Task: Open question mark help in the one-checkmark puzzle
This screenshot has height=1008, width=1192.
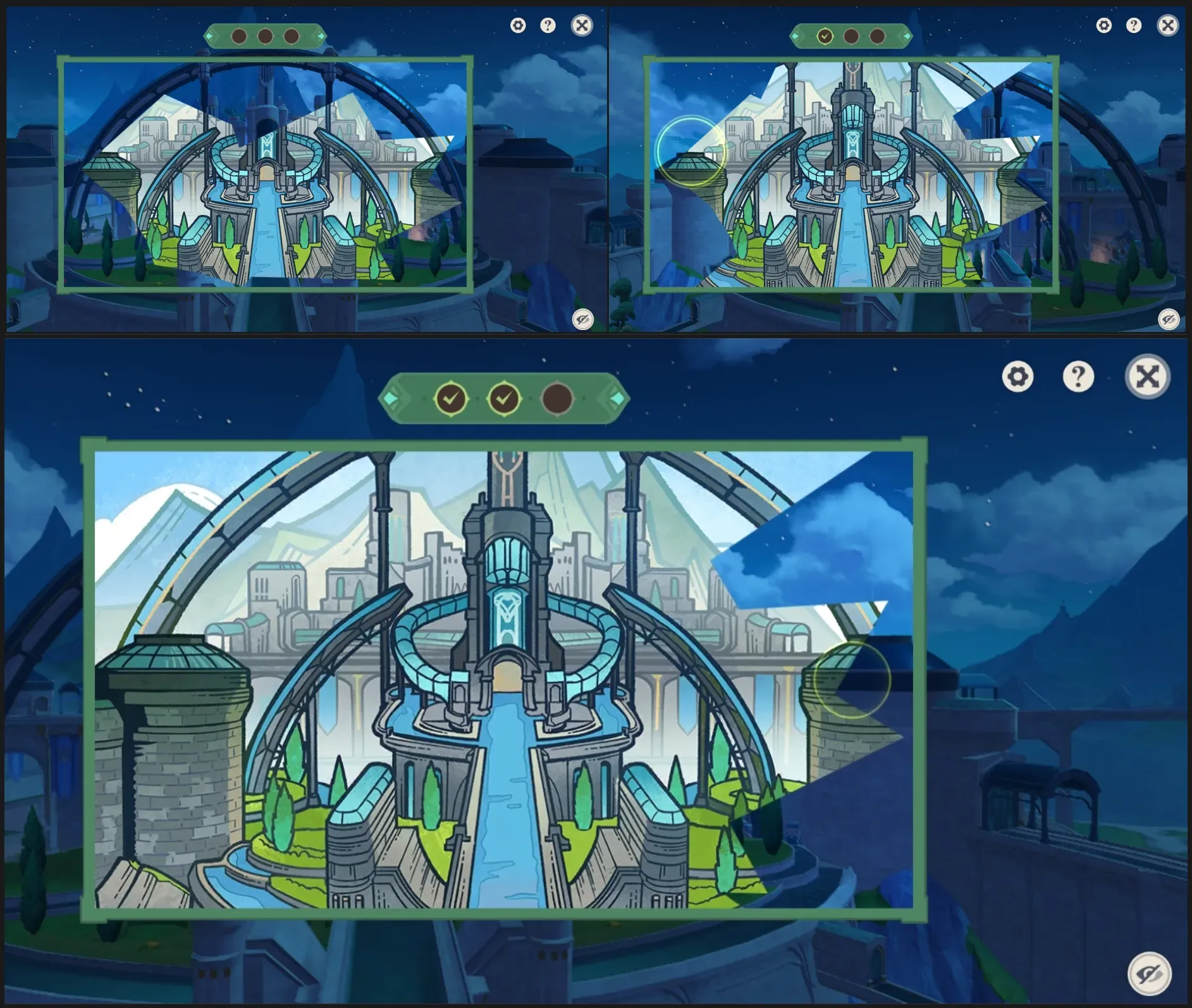Action: (1134, 25)
